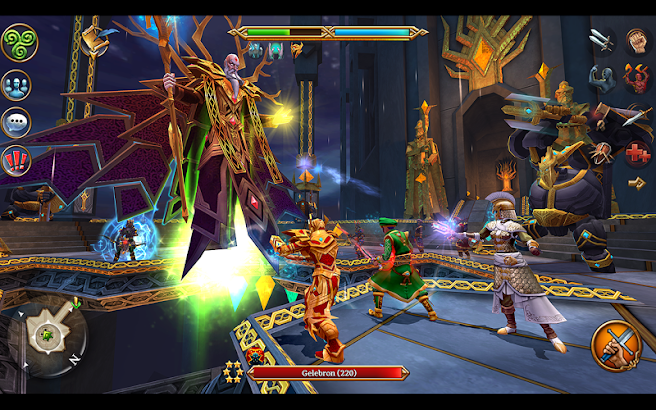Click the golden arrow to switch skill page
656x410 pixels.
(636, 183)
